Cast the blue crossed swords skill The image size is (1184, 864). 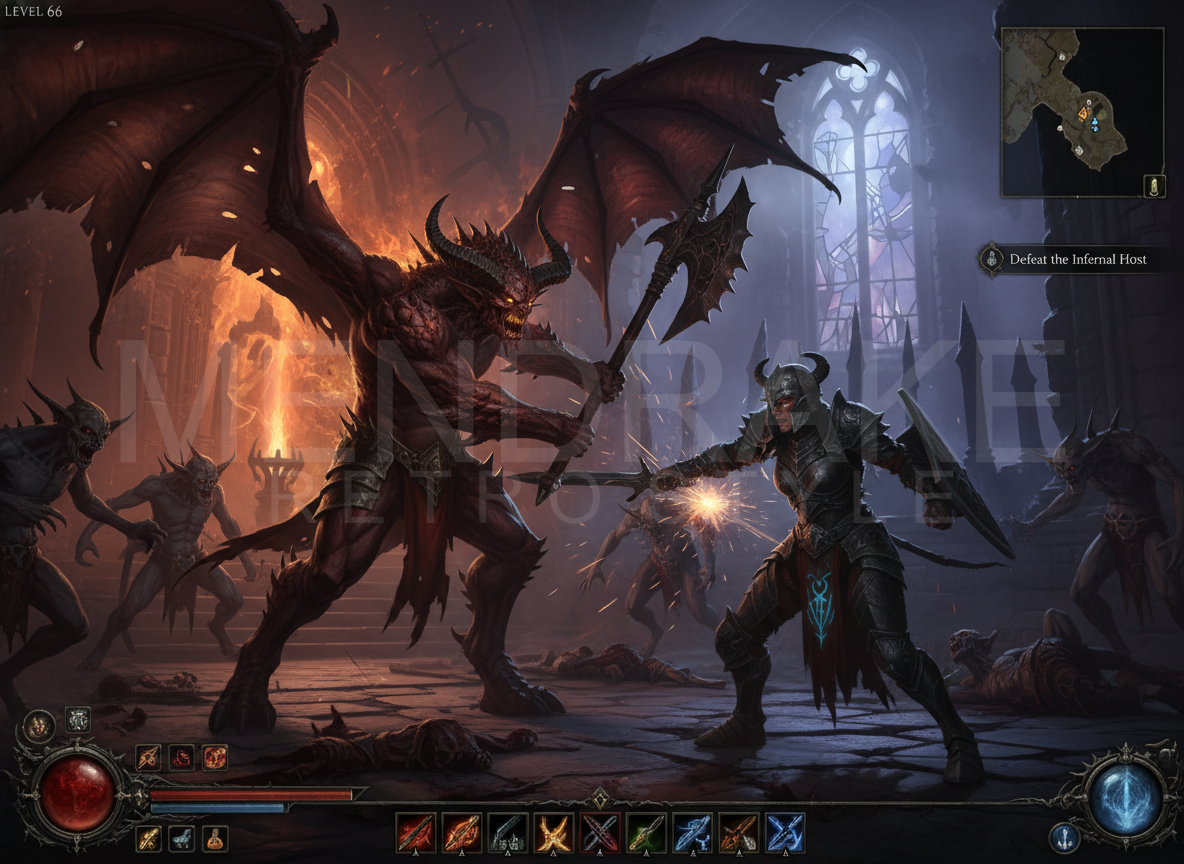coord(785,832)
